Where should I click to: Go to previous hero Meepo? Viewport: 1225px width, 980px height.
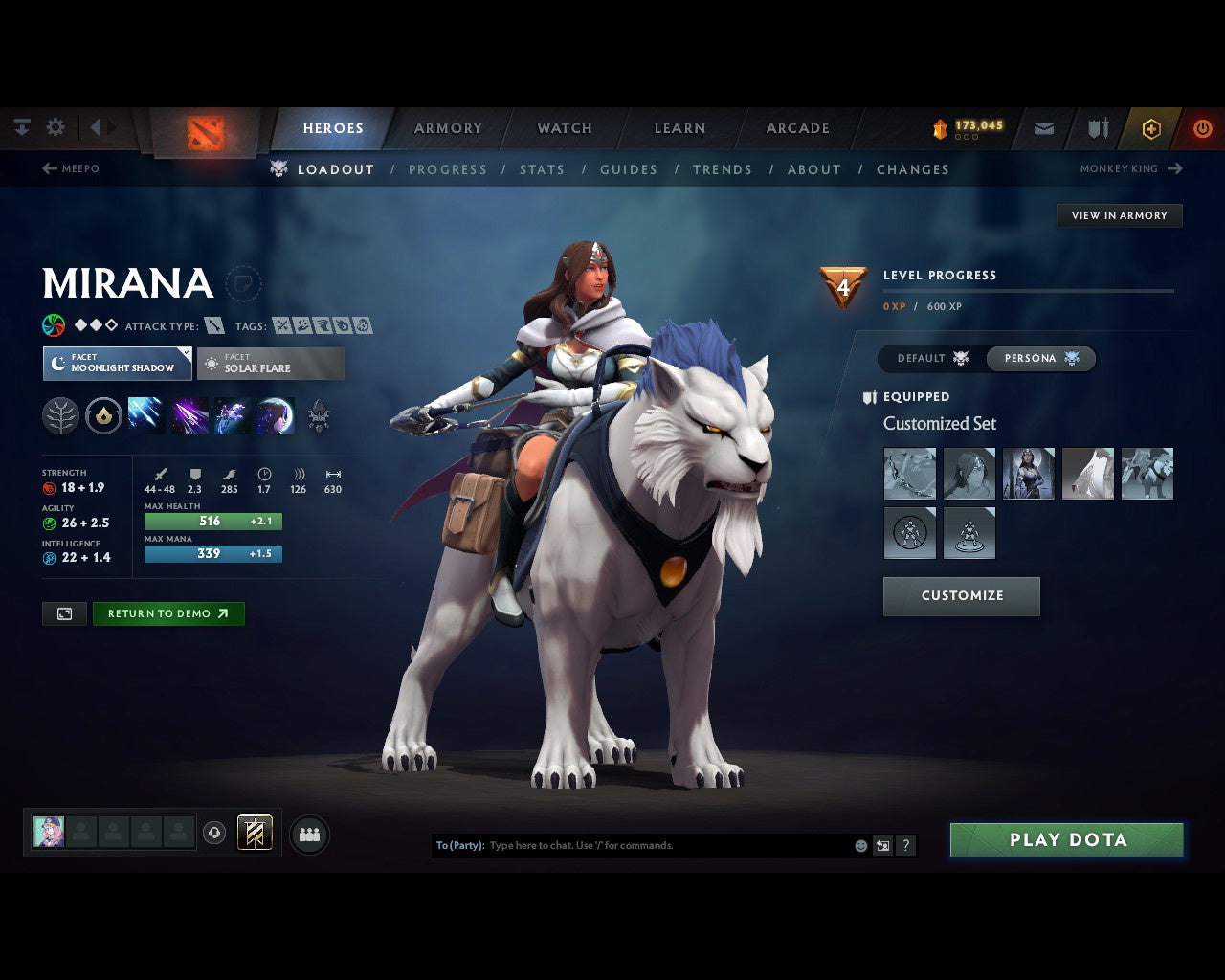[71, 168]
